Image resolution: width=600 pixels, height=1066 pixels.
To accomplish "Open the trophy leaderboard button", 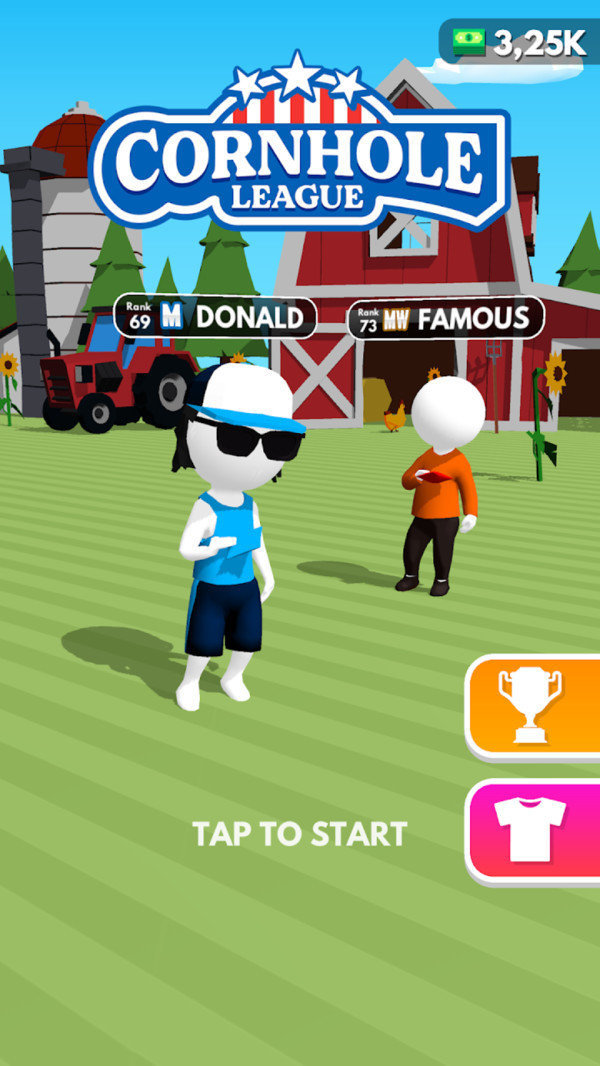I will [532, 706].
